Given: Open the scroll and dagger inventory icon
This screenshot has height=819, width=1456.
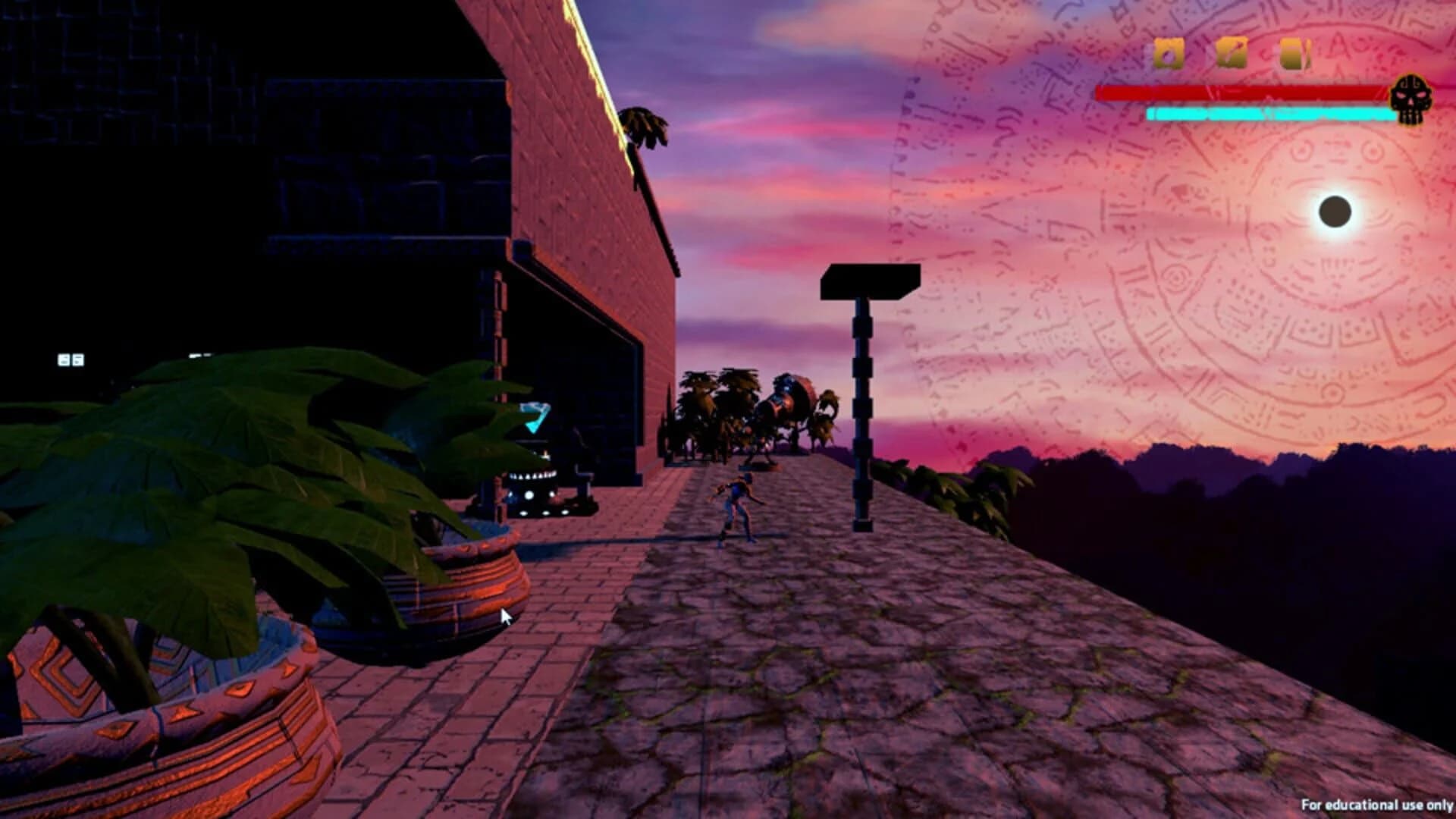Looking at the screenshot, I should coord(1230,53).
